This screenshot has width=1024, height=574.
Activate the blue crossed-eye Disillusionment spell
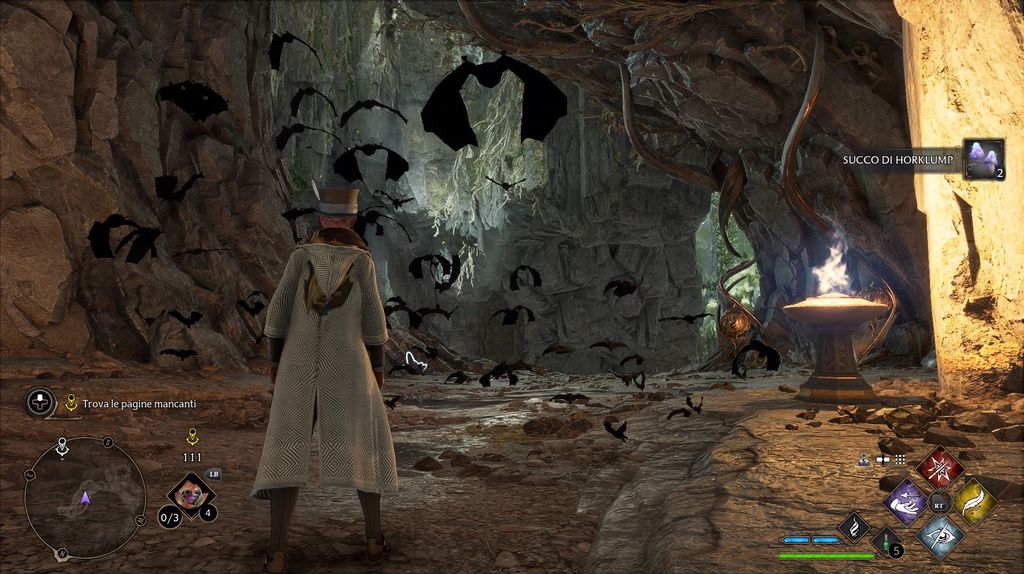940,535
